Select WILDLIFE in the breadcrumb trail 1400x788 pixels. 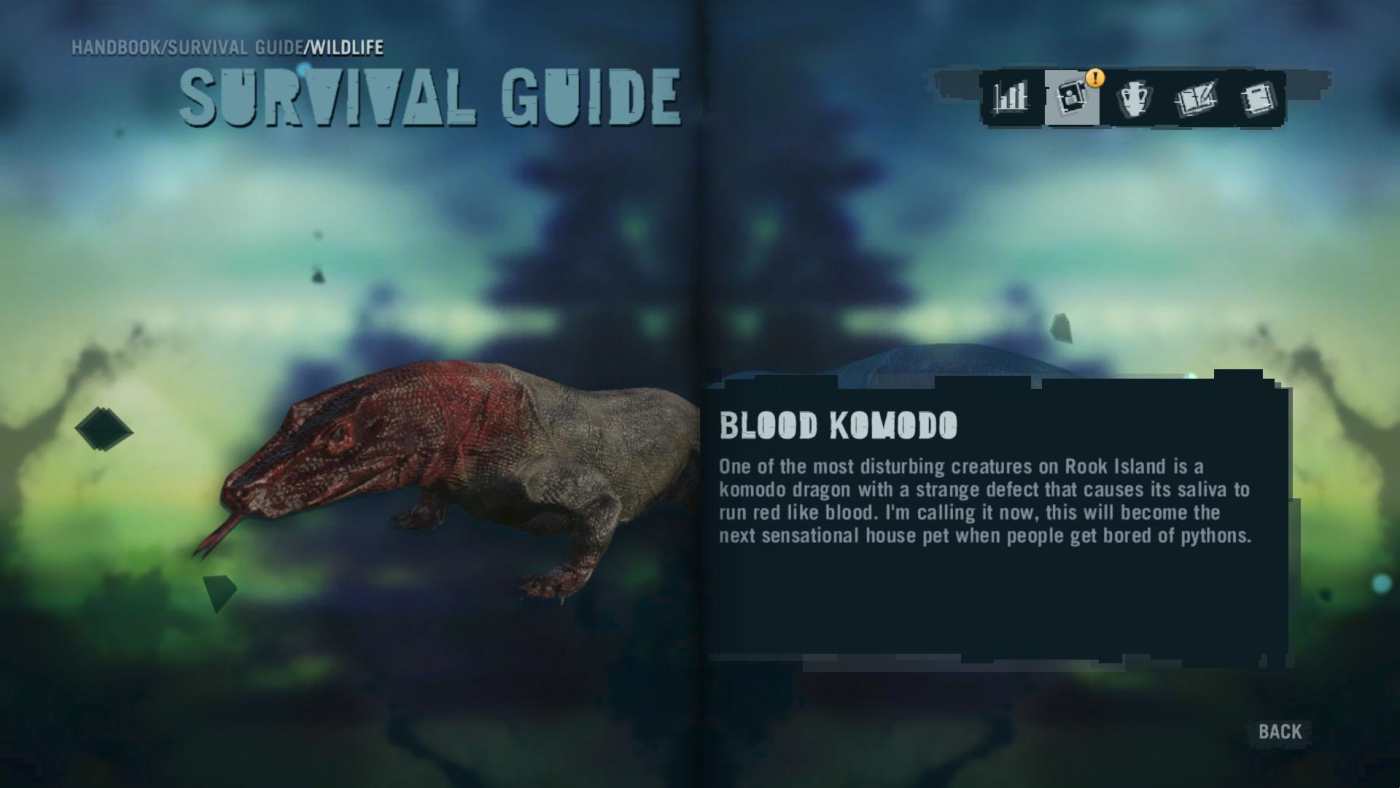[347, 46]
